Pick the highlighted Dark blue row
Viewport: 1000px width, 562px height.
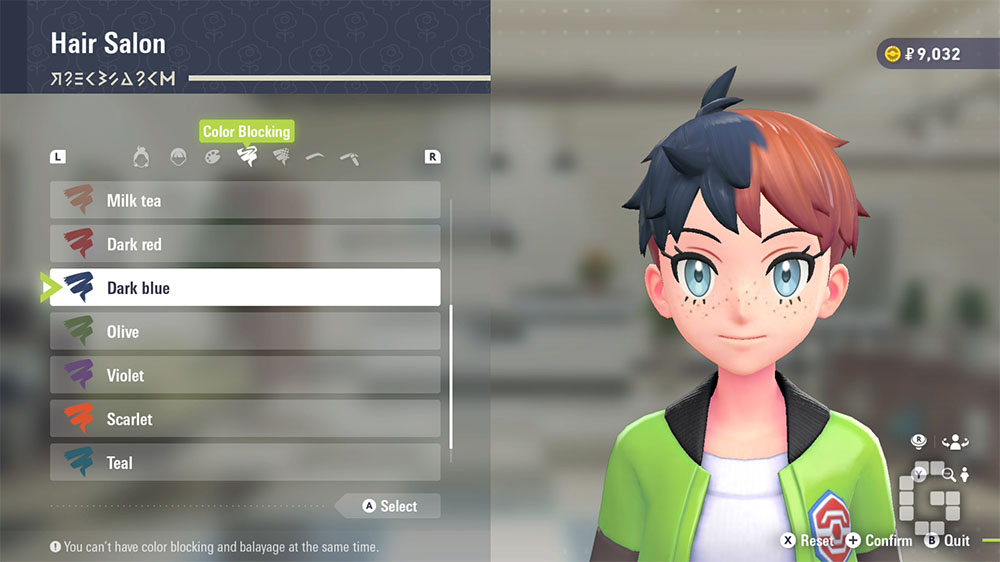(x=245, y=288)
